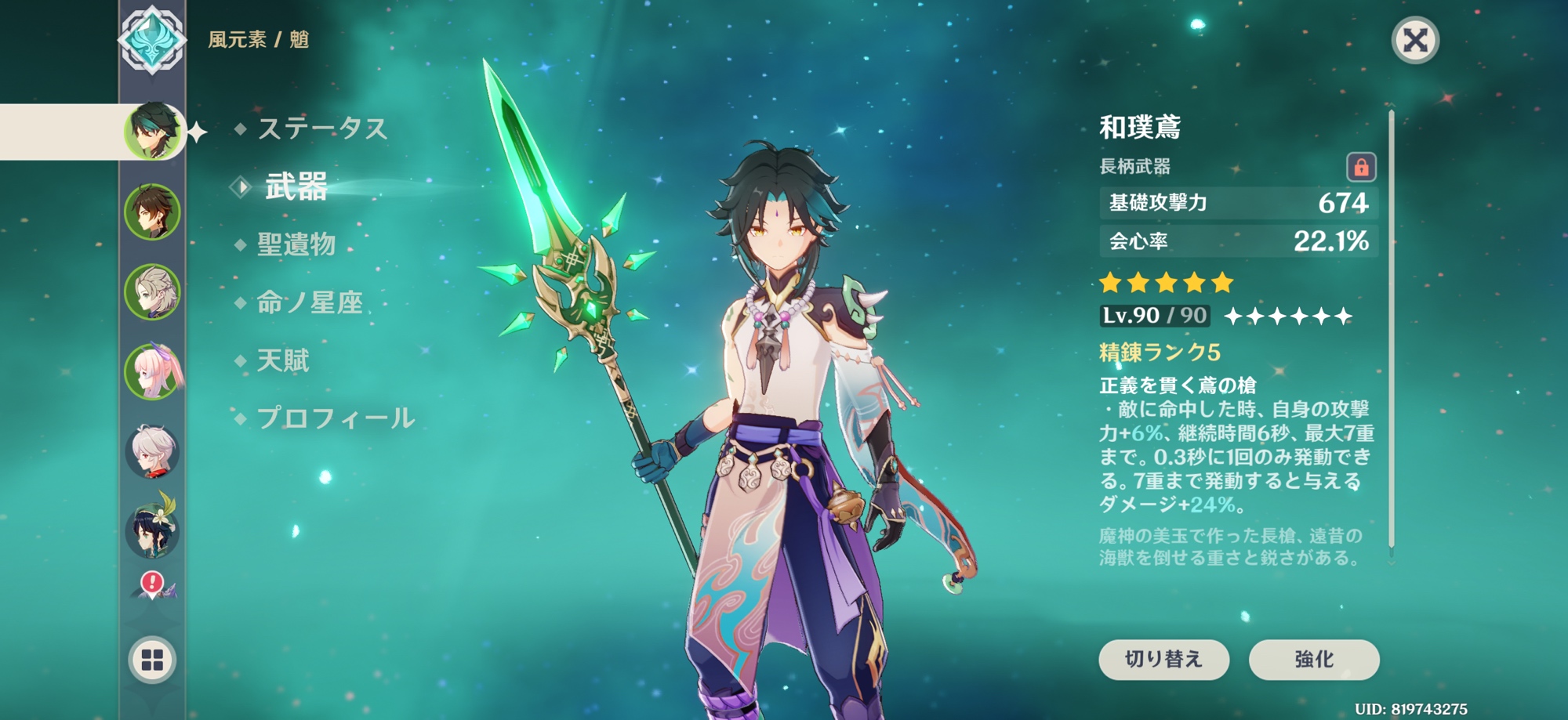The image size is (1568, 720).
Task: Open the 命ノ星座 menu entry
Action: click(x=309, y=302)
